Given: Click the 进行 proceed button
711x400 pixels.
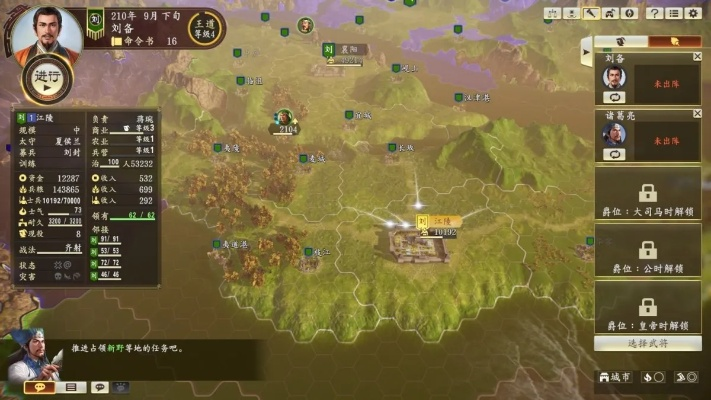Looking at the screenshot, I should tap(46, 79).
